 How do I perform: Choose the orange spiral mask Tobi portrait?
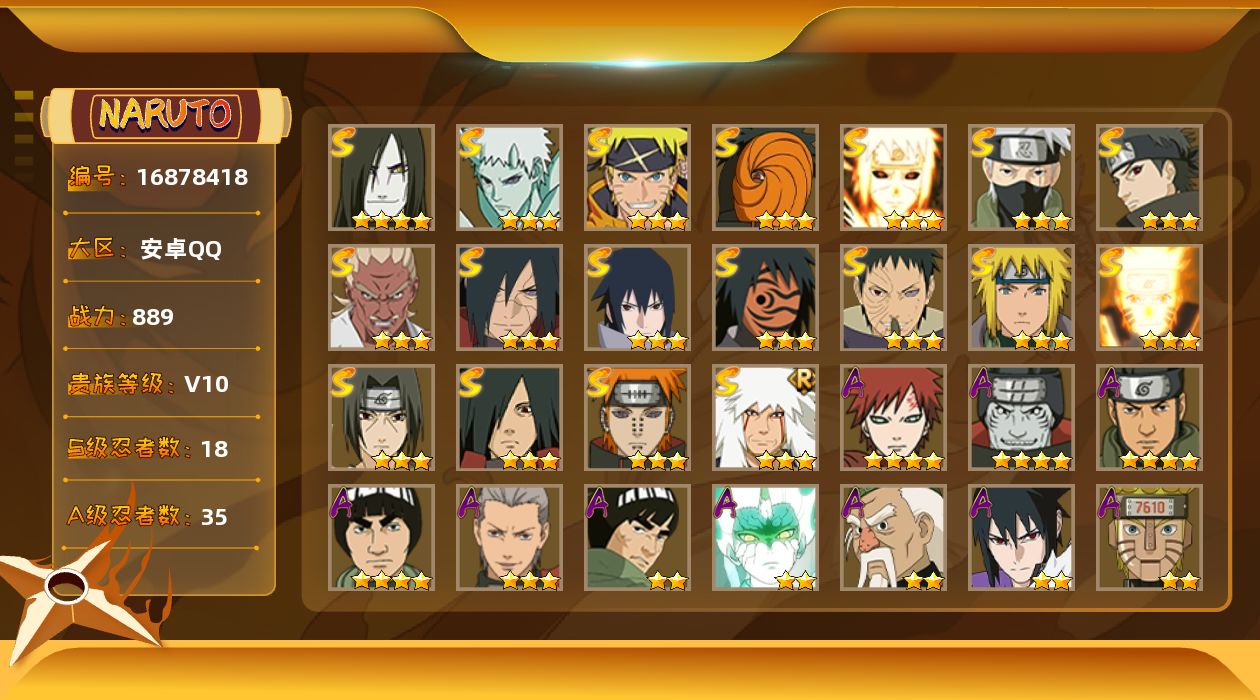(765, 177)
